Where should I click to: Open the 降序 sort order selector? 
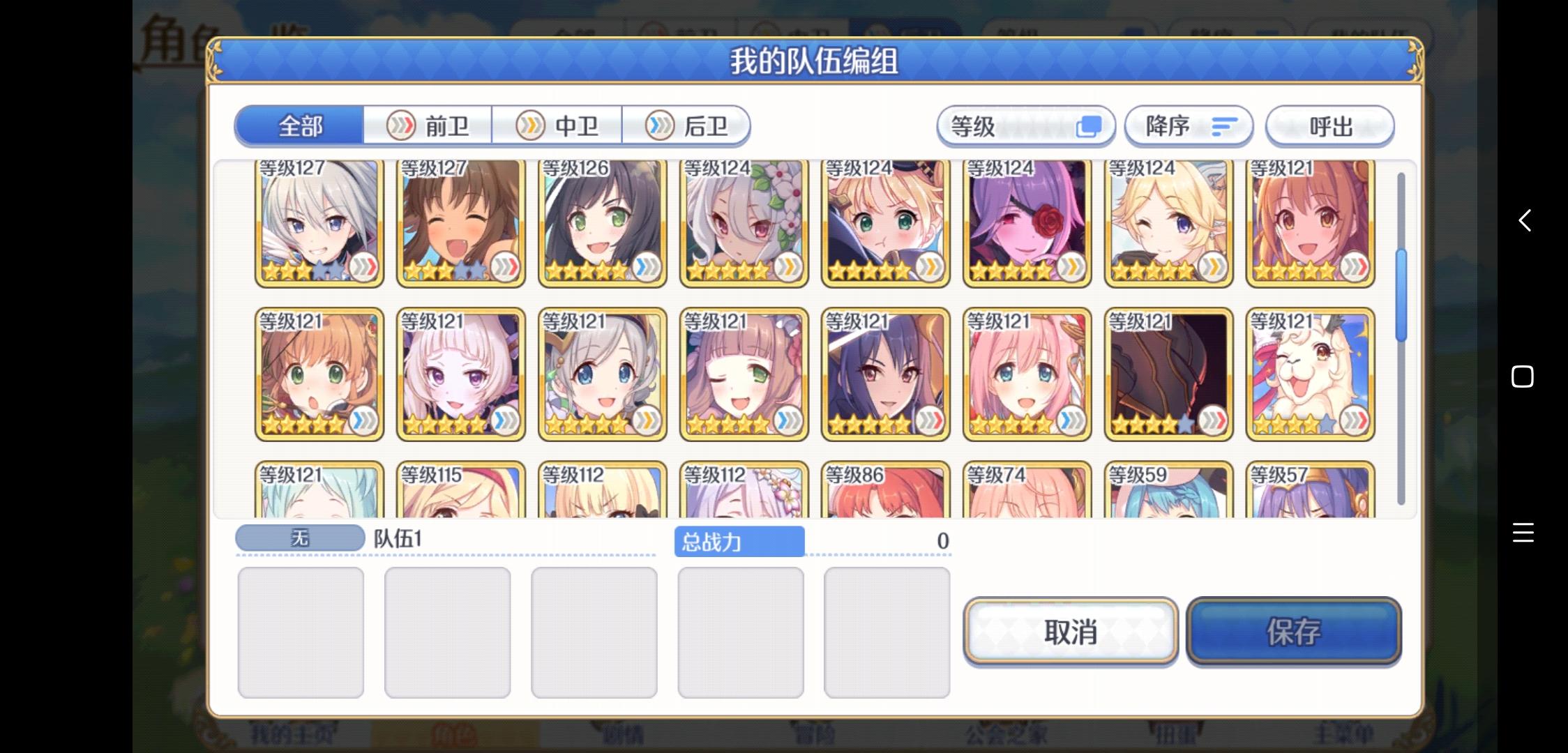tap(1187, 126)
